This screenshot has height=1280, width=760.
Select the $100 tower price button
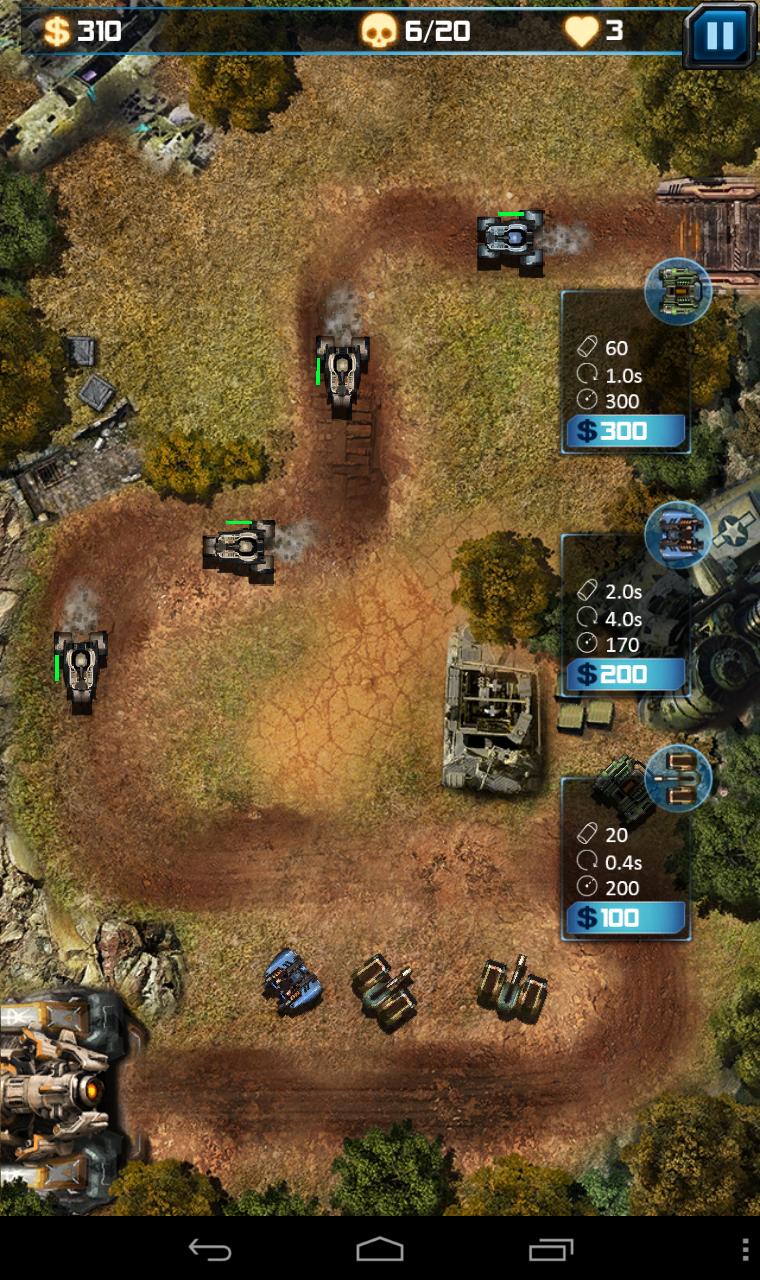(626, 918)
